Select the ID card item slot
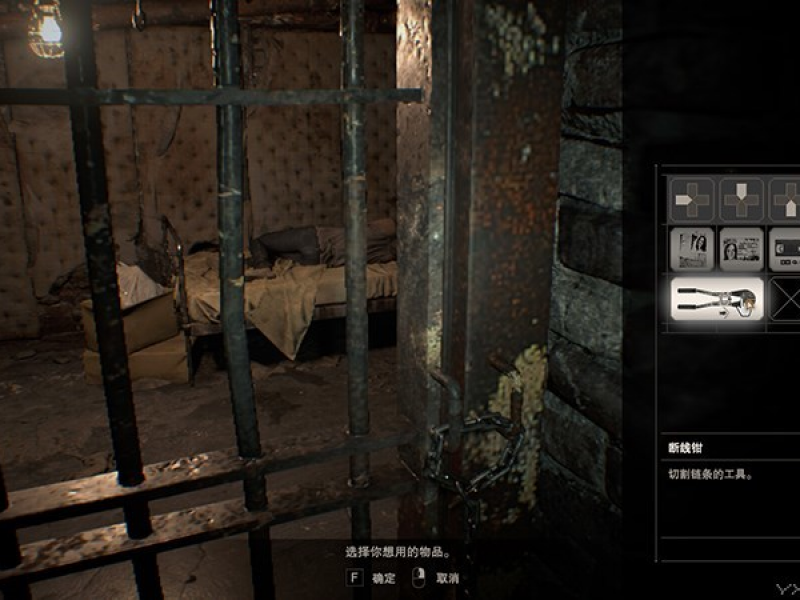This screenshot has height=600, width=800. click(x=741, y=249)
